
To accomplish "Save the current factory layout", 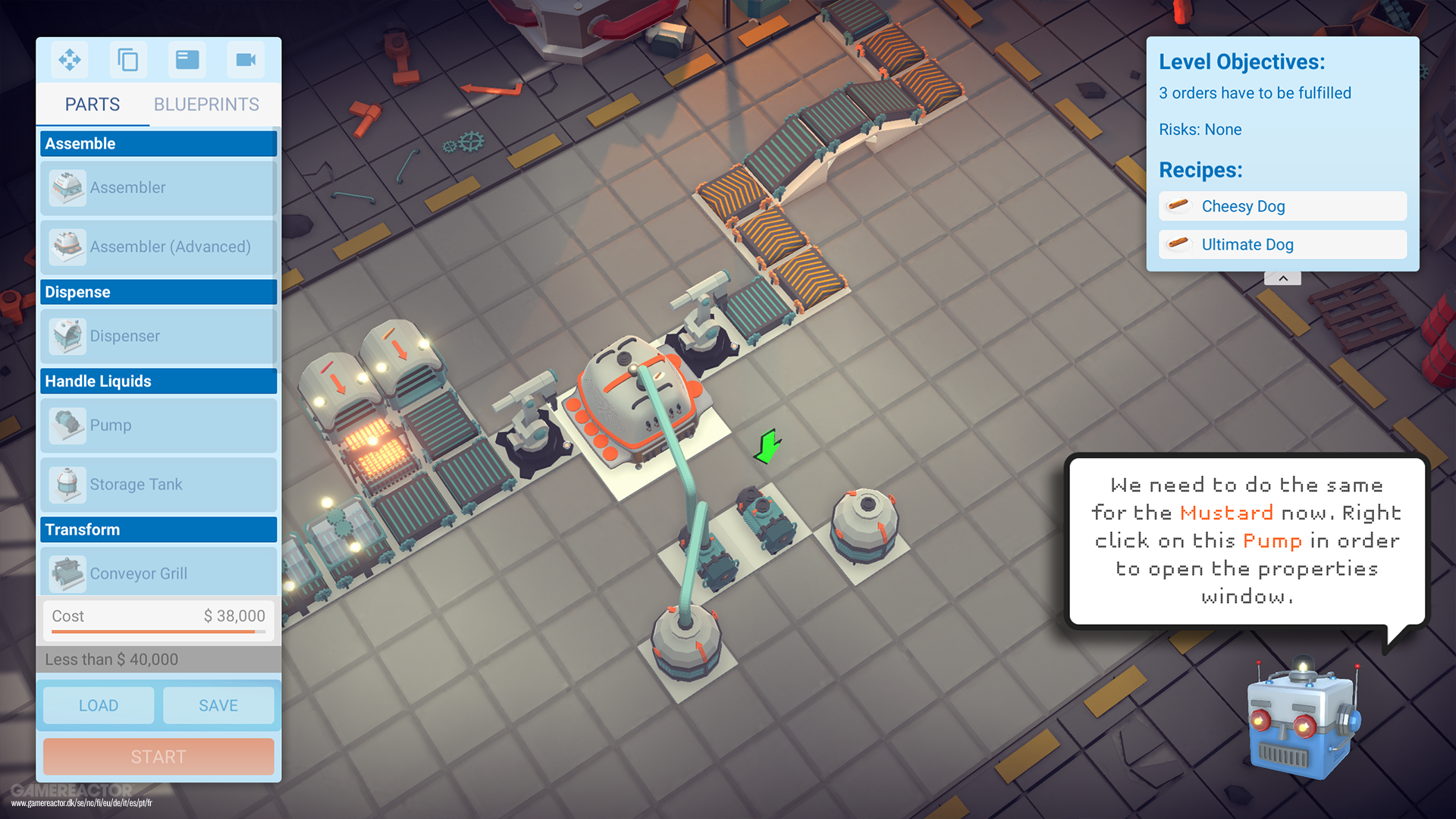I will pos(218,705).
